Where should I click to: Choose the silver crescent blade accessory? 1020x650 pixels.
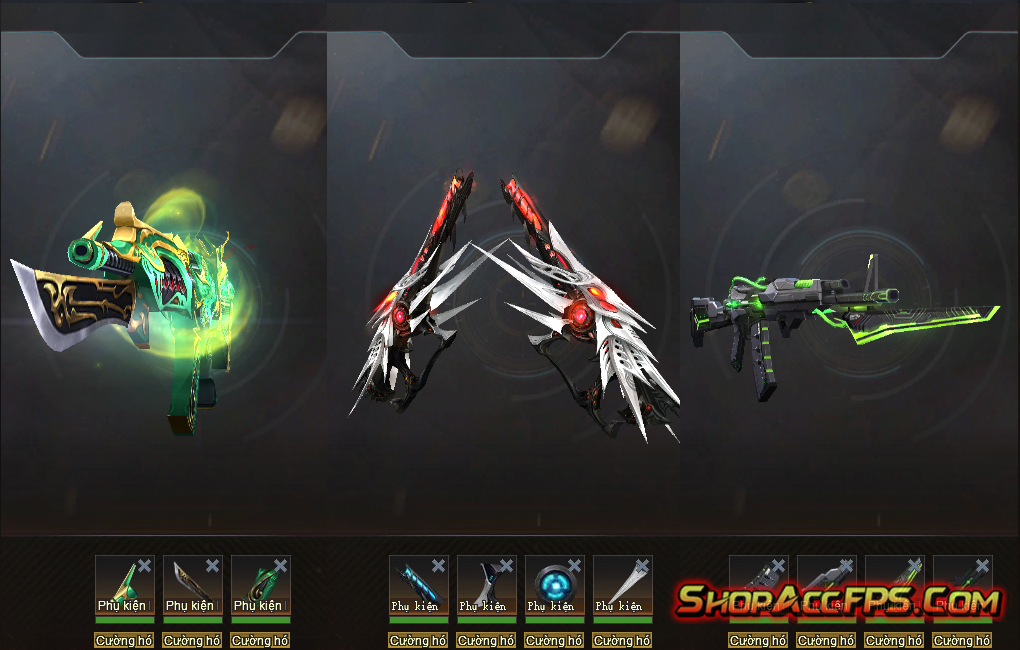(x=483, y=581)
